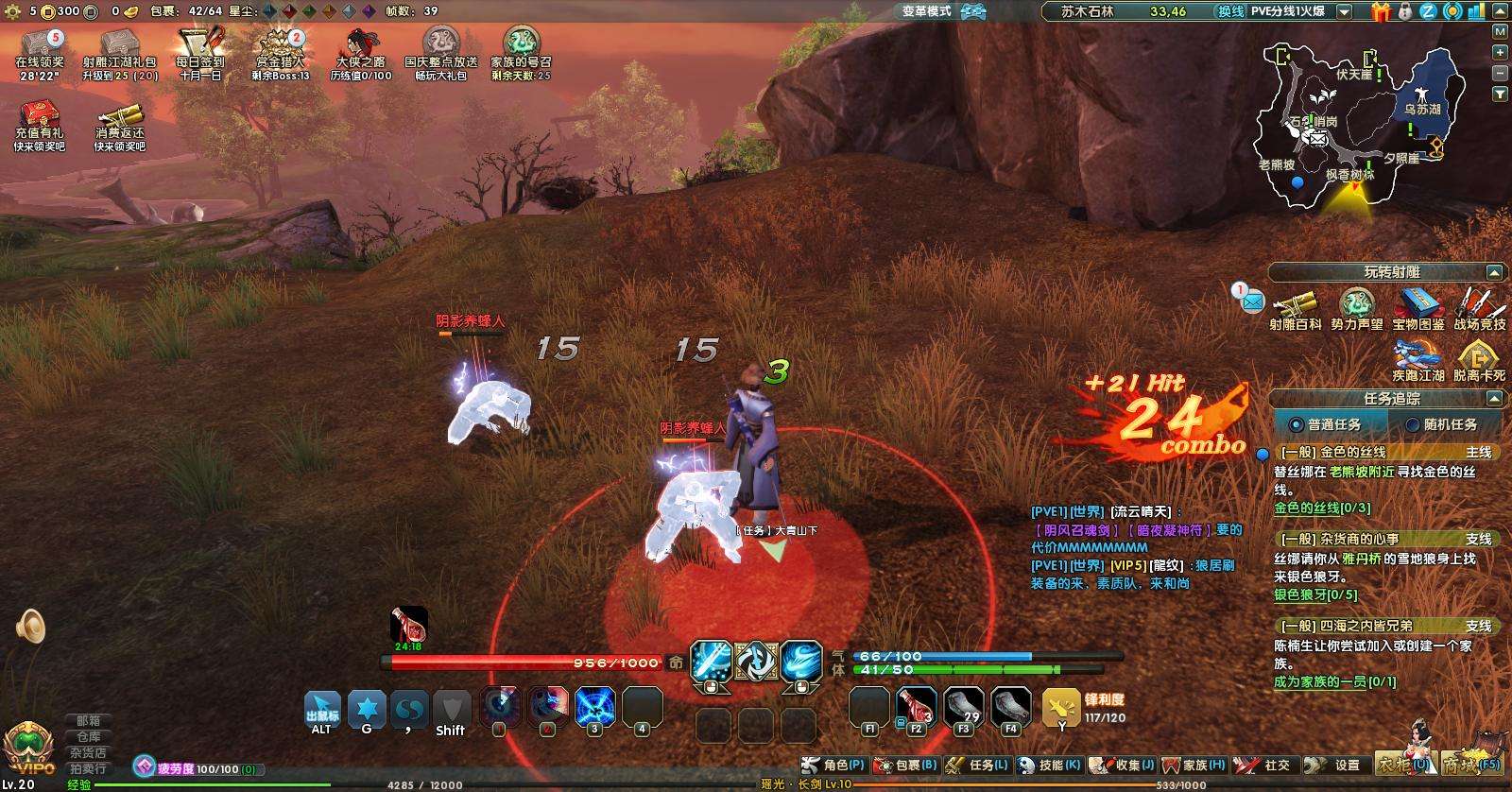Open the 角色 character menu
The width and height of the screenshot is (1512, 792).
[x=833, y=765]
